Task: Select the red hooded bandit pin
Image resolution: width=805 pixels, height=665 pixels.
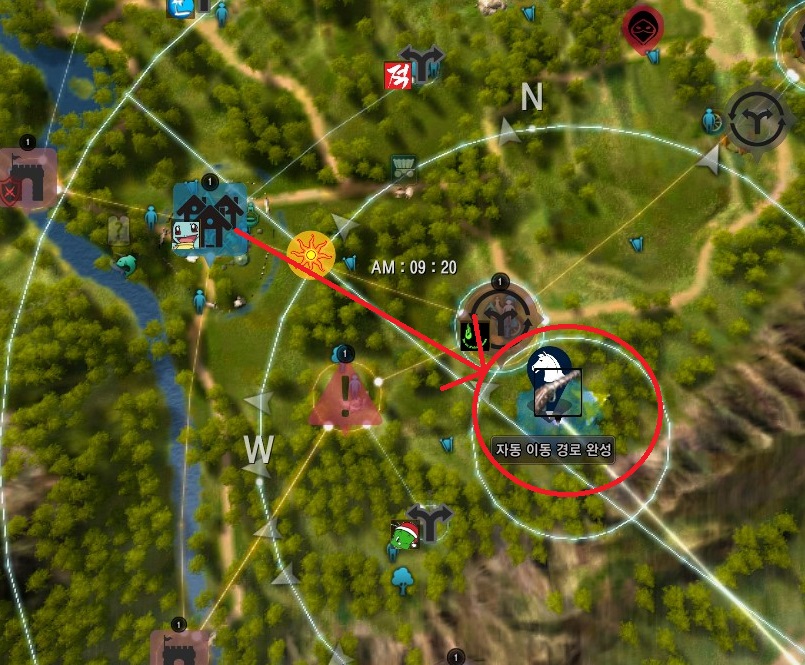Action: click(x=642, y=28)
